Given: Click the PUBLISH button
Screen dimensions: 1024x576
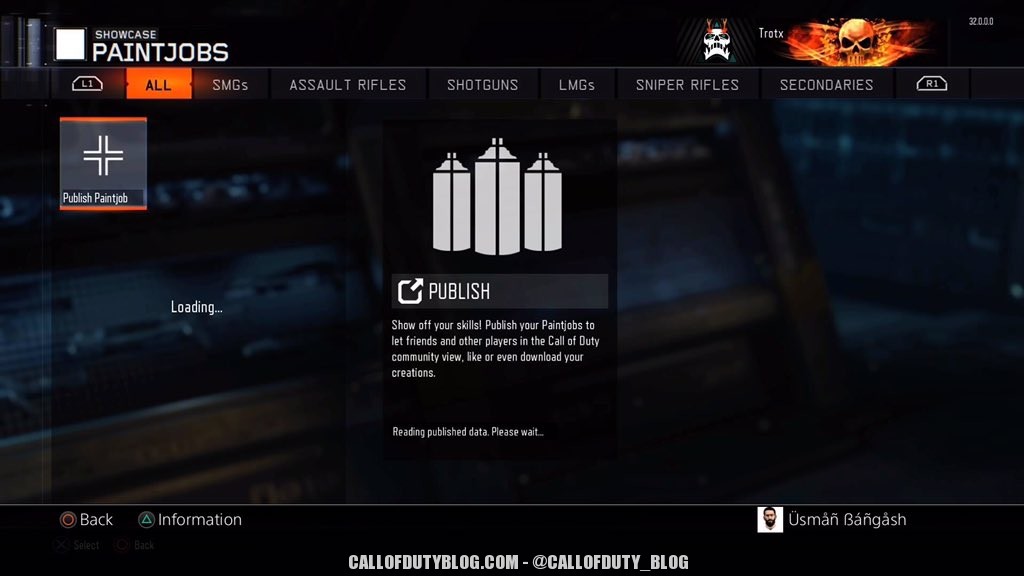Looking at the screenshot, I should click(500, 291).
